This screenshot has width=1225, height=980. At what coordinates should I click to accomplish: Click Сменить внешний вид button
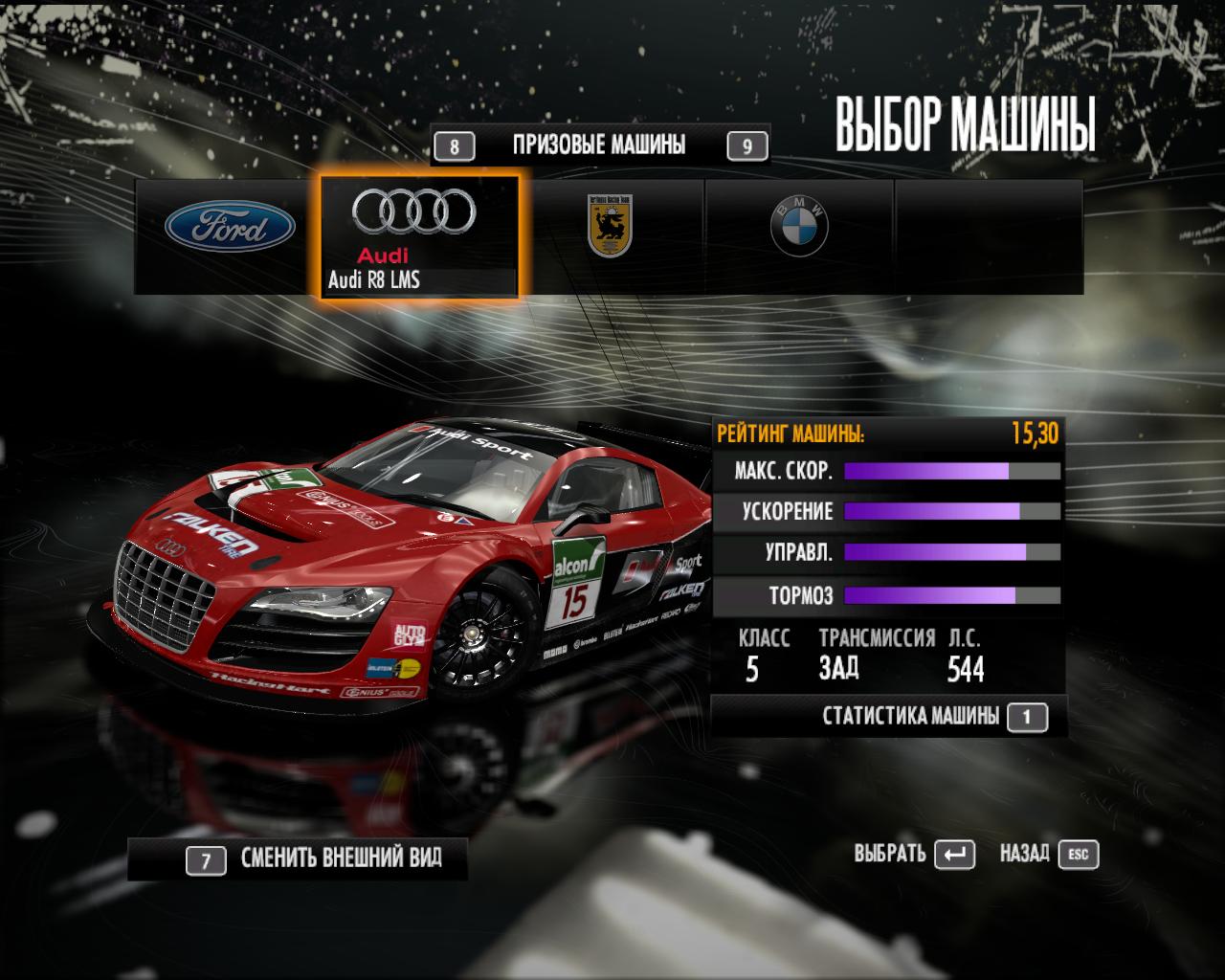pos(314,858)
